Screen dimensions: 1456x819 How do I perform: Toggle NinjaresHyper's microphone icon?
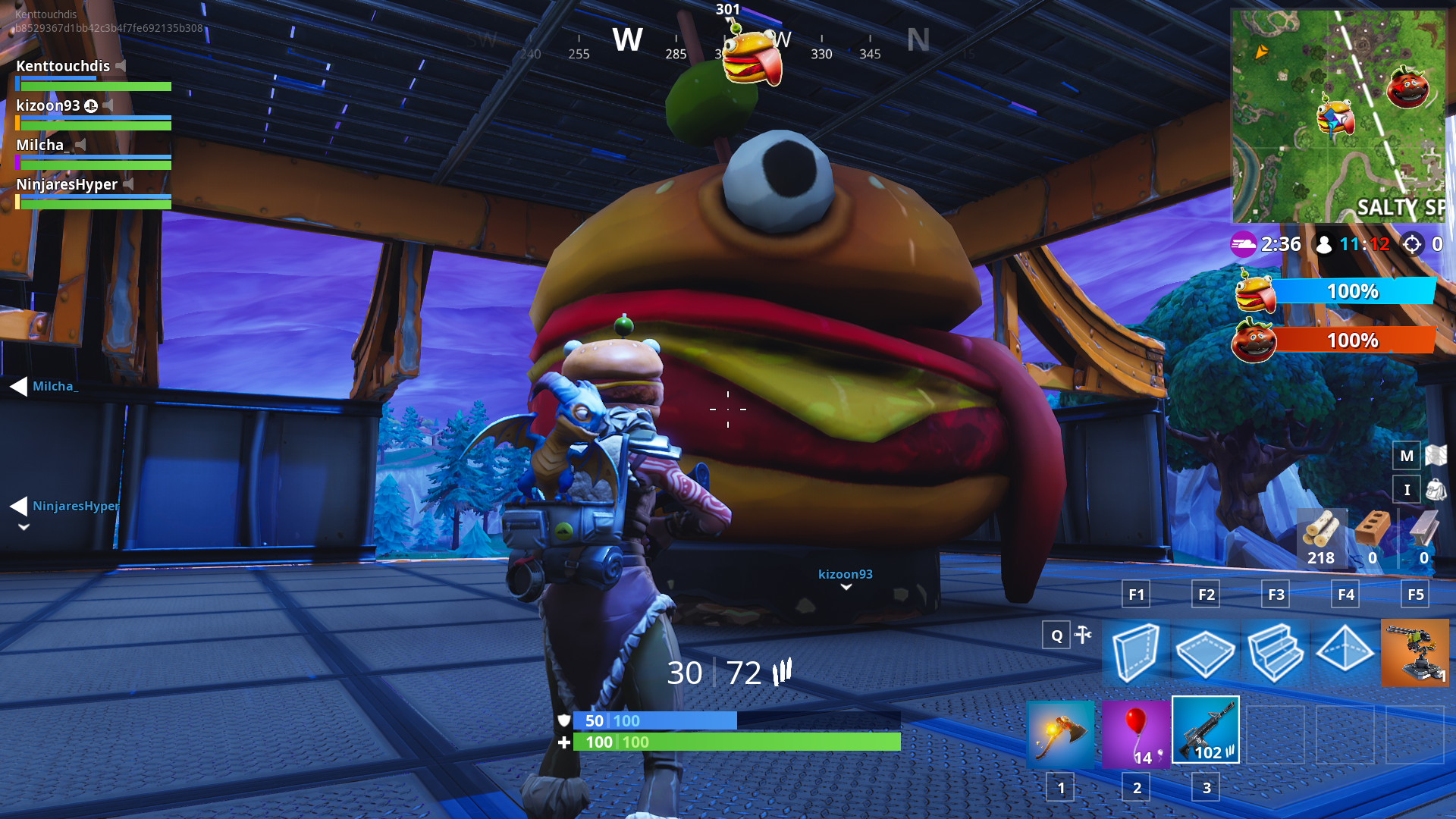coord(127,184)
